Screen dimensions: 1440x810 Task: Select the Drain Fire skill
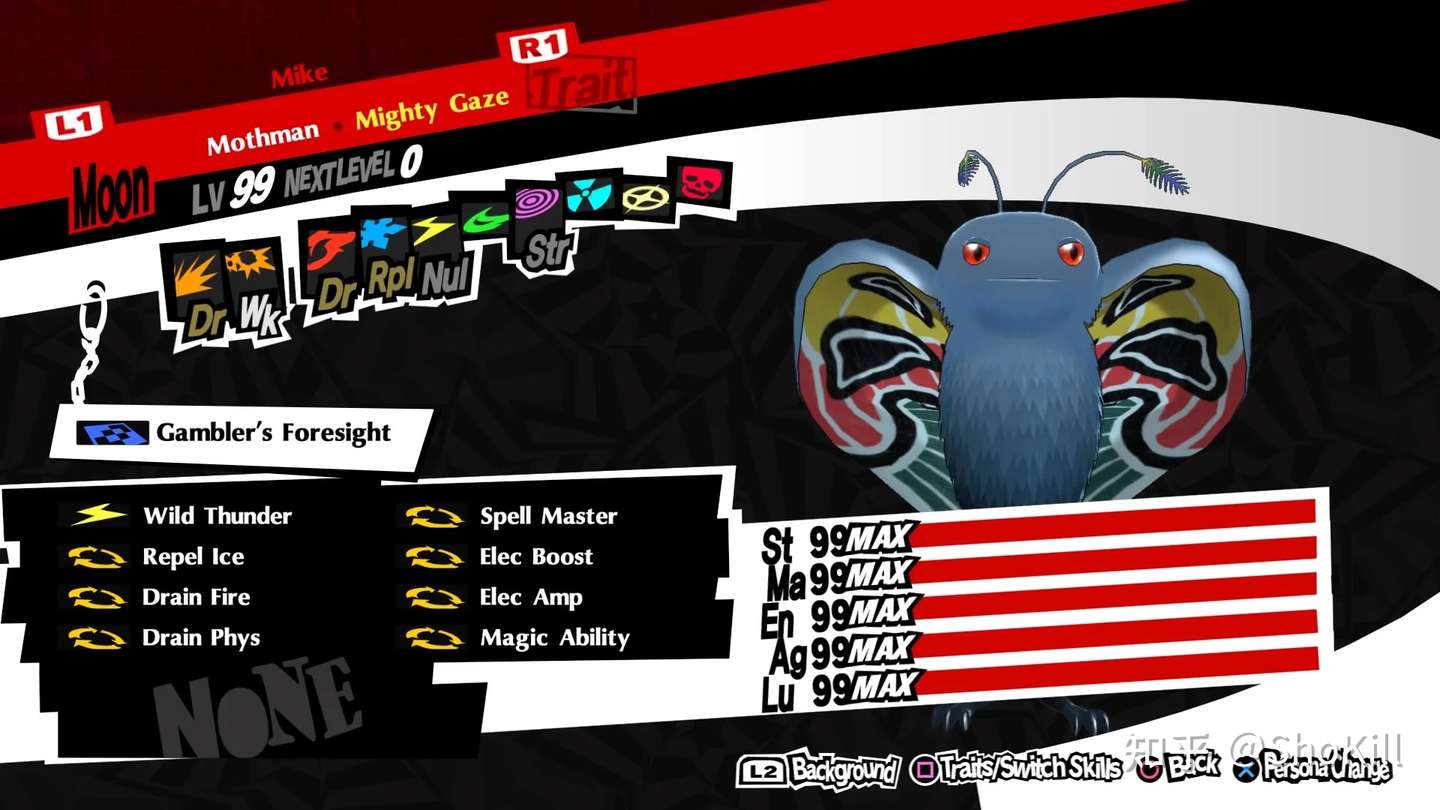196,598
